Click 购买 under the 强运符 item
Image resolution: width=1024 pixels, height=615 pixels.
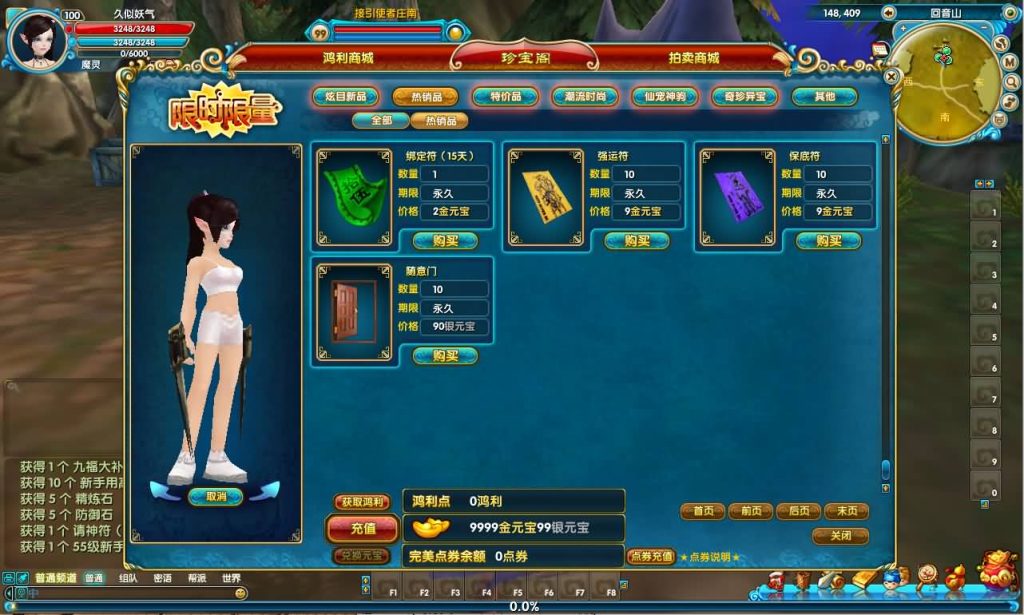(x=637, y=241)
